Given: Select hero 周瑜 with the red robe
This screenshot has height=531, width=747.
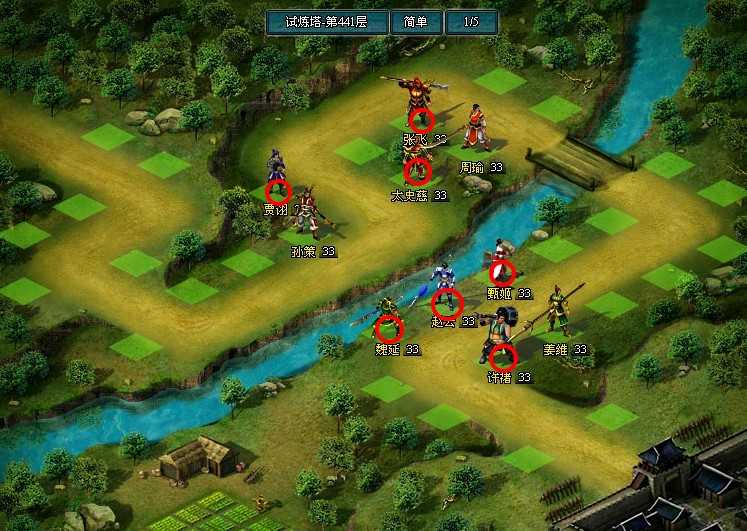Looking at the screenshot, I should click(474, 134).
